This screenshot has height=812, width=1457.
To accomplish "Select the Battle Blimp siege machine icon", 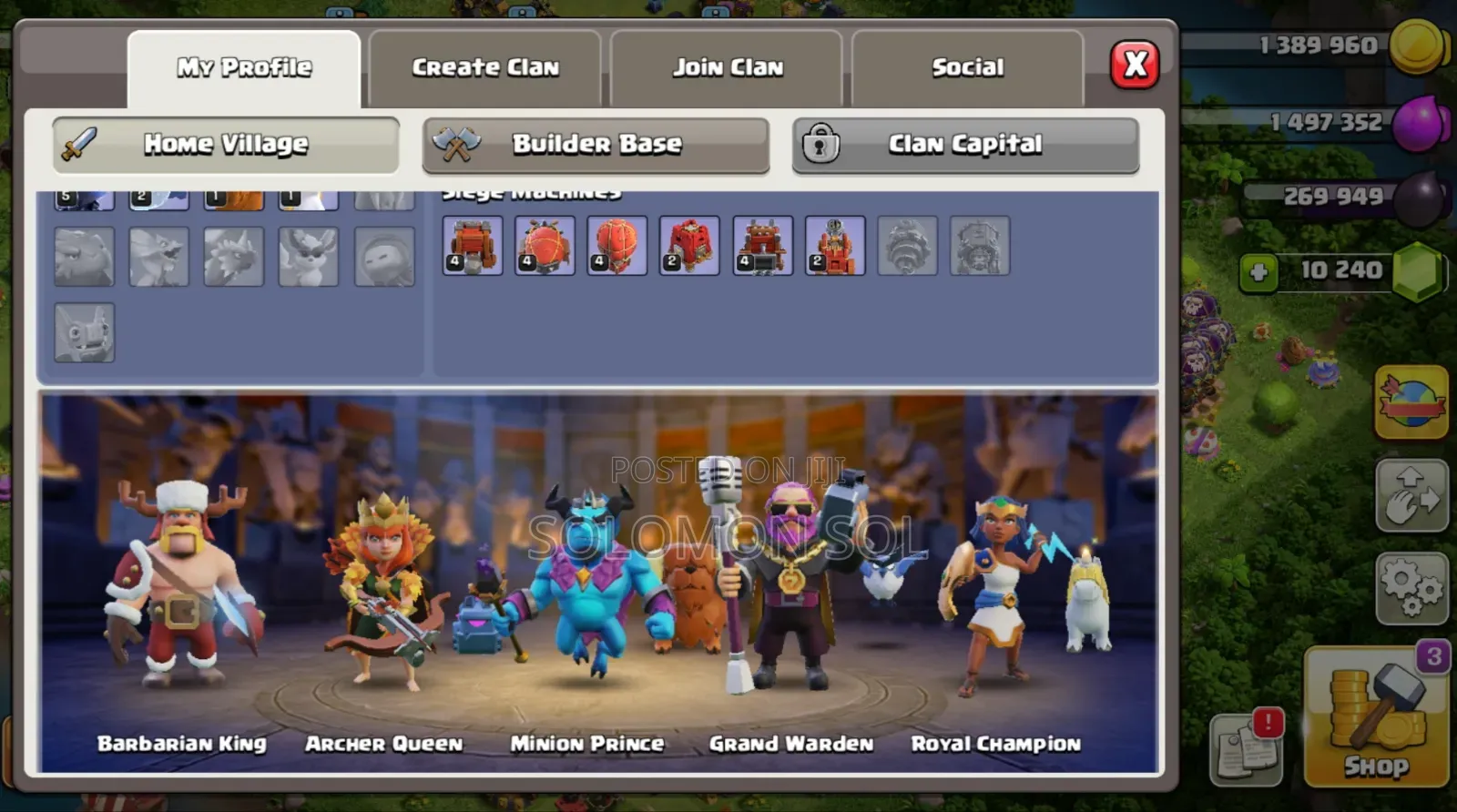I will click(545, 246).
